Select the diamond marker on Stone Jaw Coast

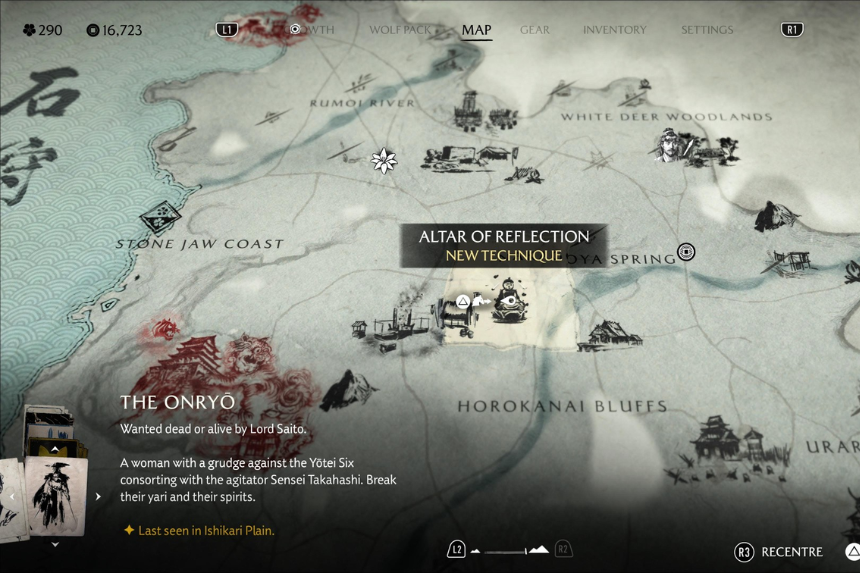tap(159, 217)
